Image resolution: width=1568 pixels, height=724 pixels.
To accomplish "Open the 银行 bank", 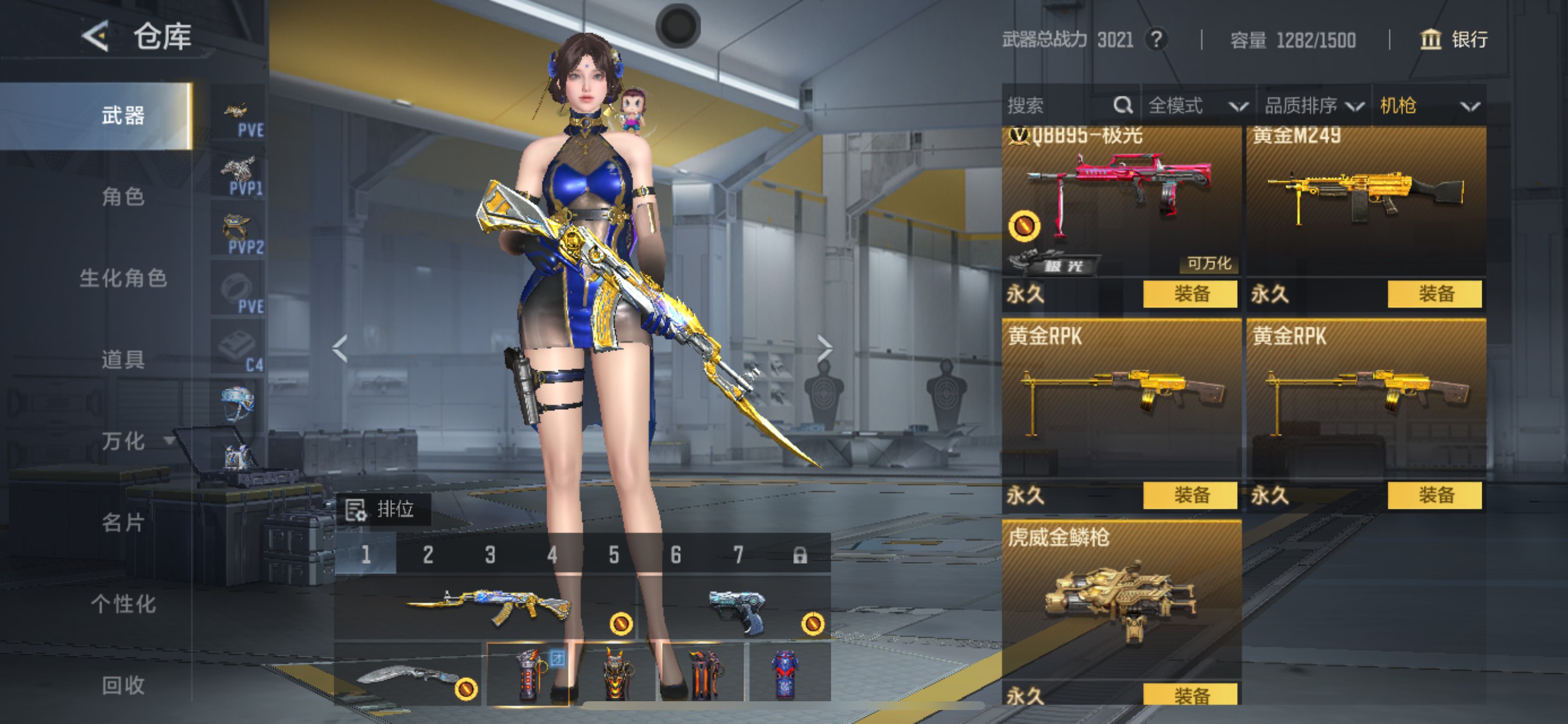I will [1454, 40].
